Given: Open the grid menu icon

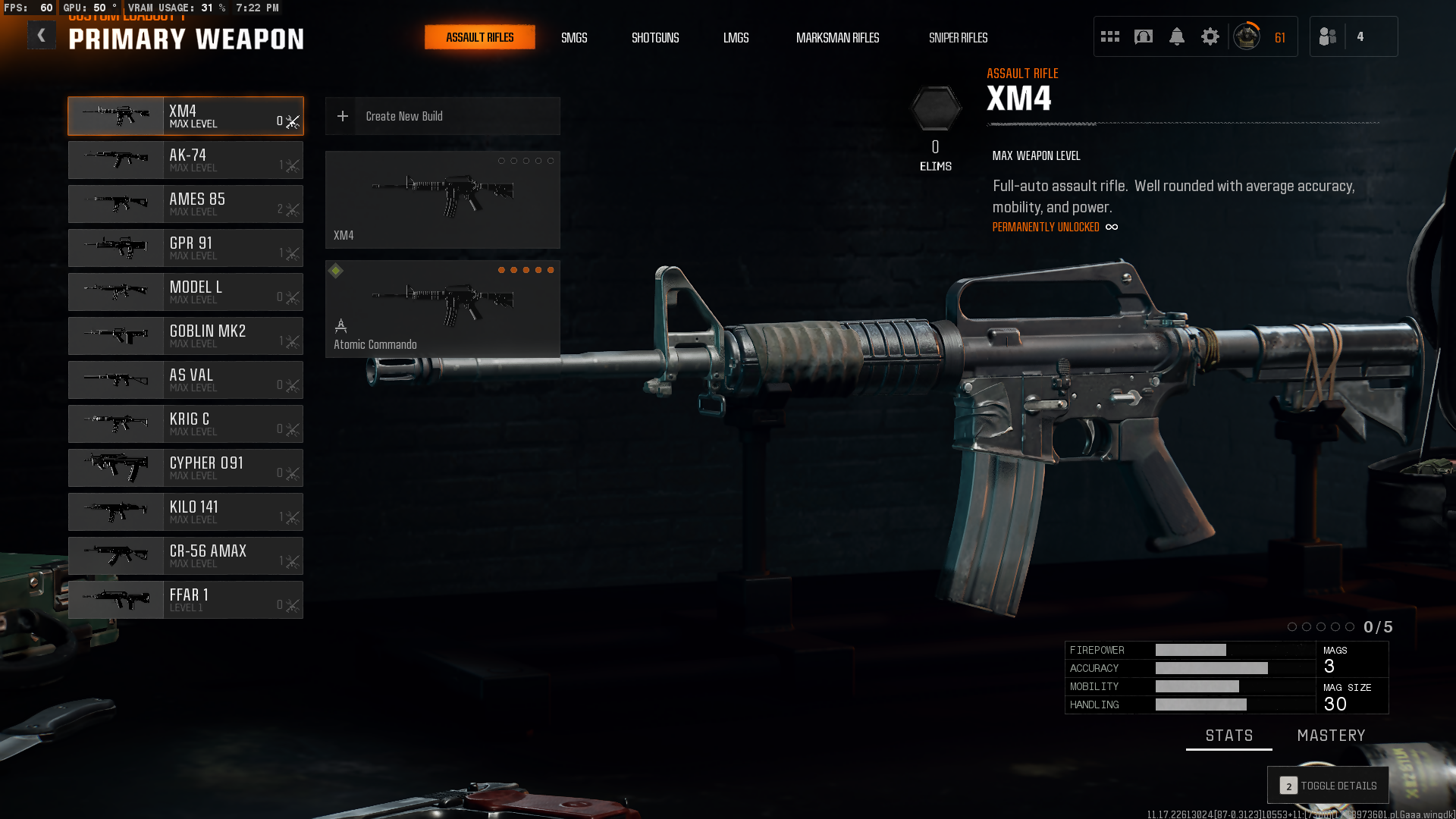Looking at the screenshot, I should pos(1110,36).
